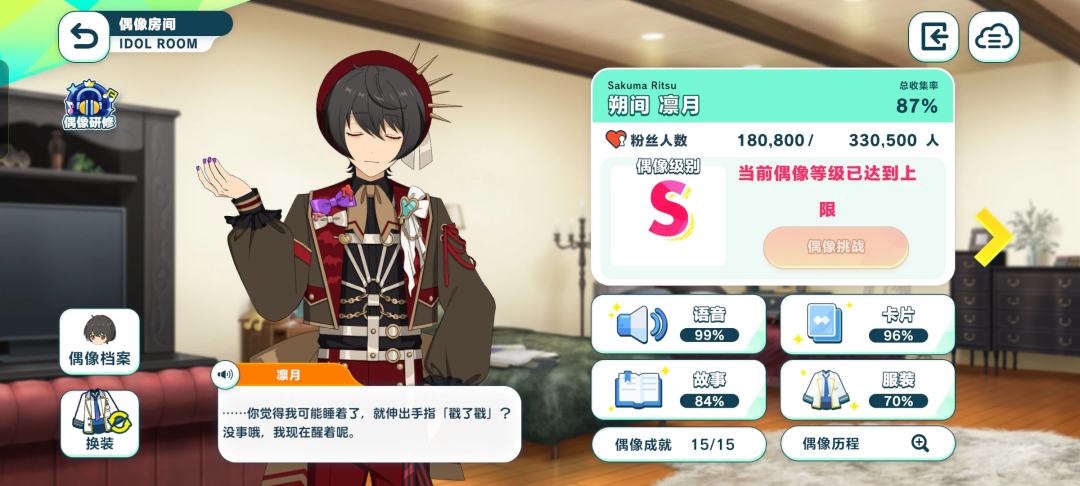Click the exit door icon button

[x=933, y=38]
